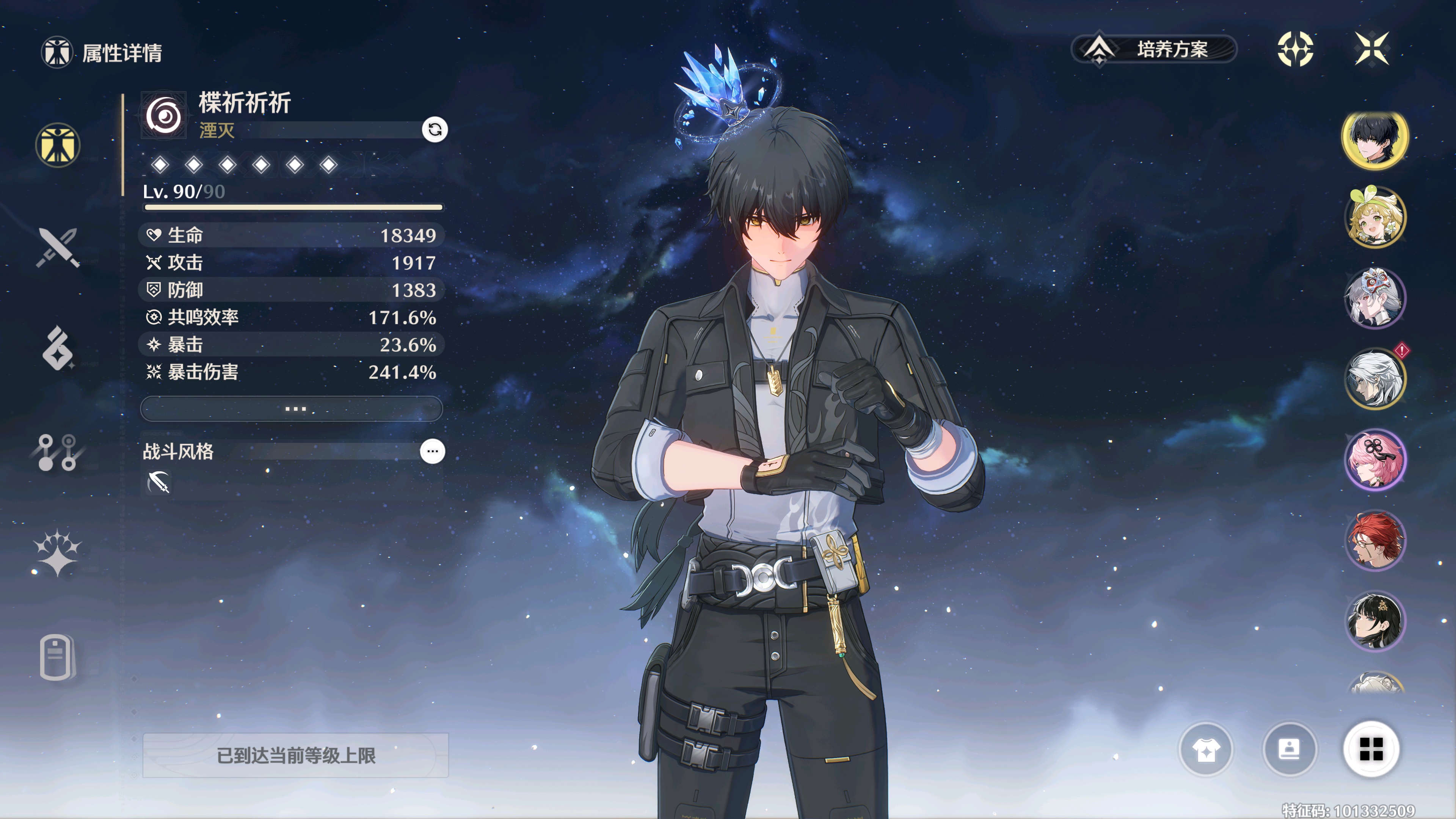
Task: Switch to the echoes tab
Action: pyautogui.click(x=58, y=348)
